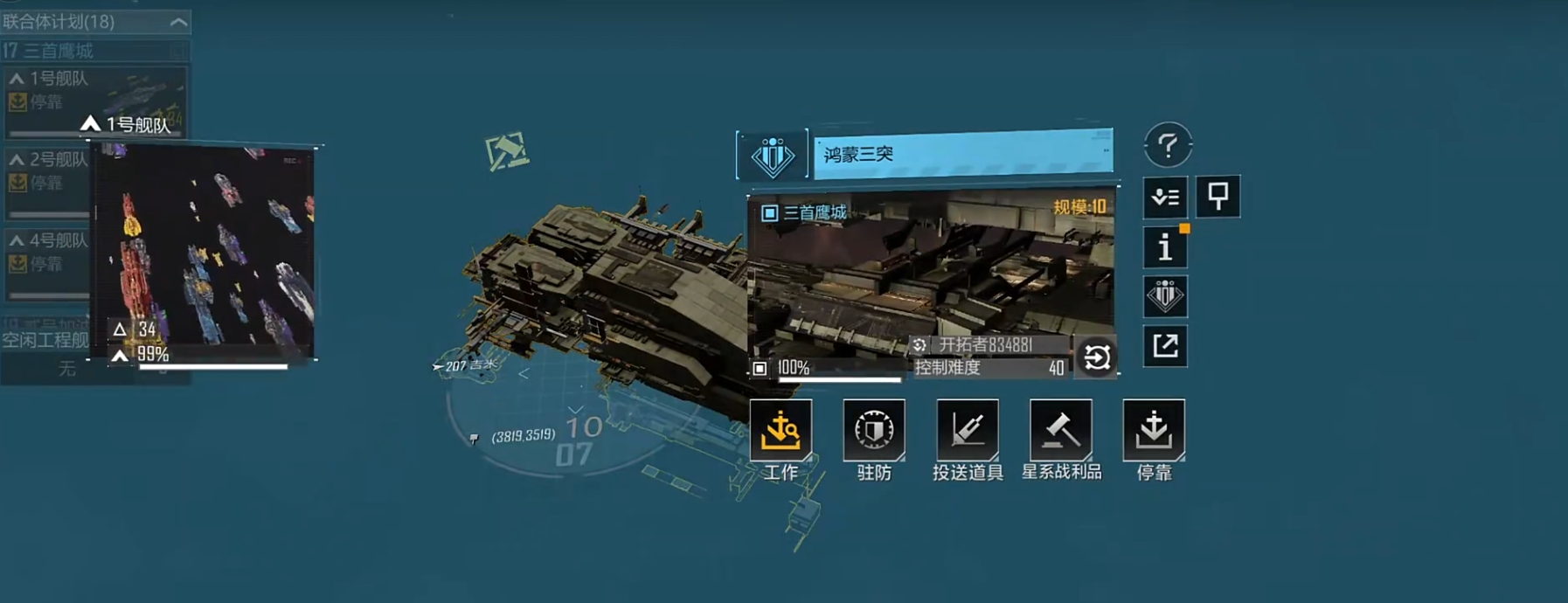
Task: Collapse the 联合体计划 panel header
Action: (x=178, y=22)
